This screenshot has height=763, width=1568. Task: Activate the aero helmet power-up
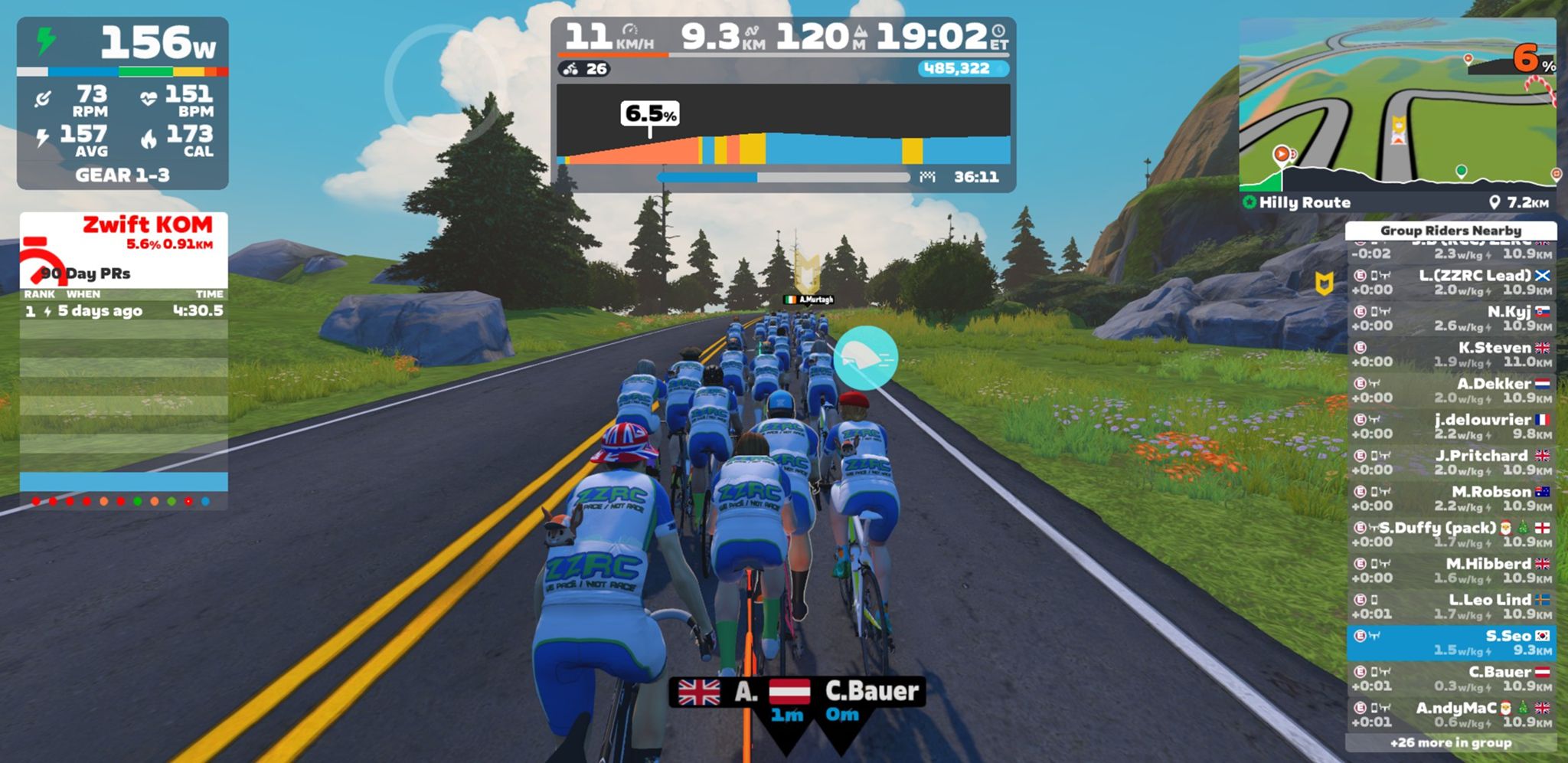865,358
